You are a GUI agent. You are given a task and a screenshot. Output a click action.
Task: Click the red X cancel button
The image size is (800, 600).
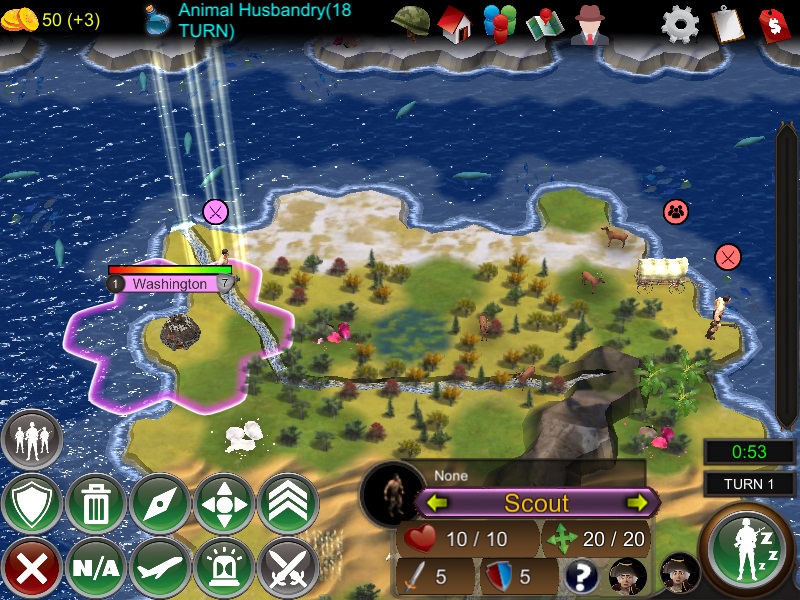point(32,568)
